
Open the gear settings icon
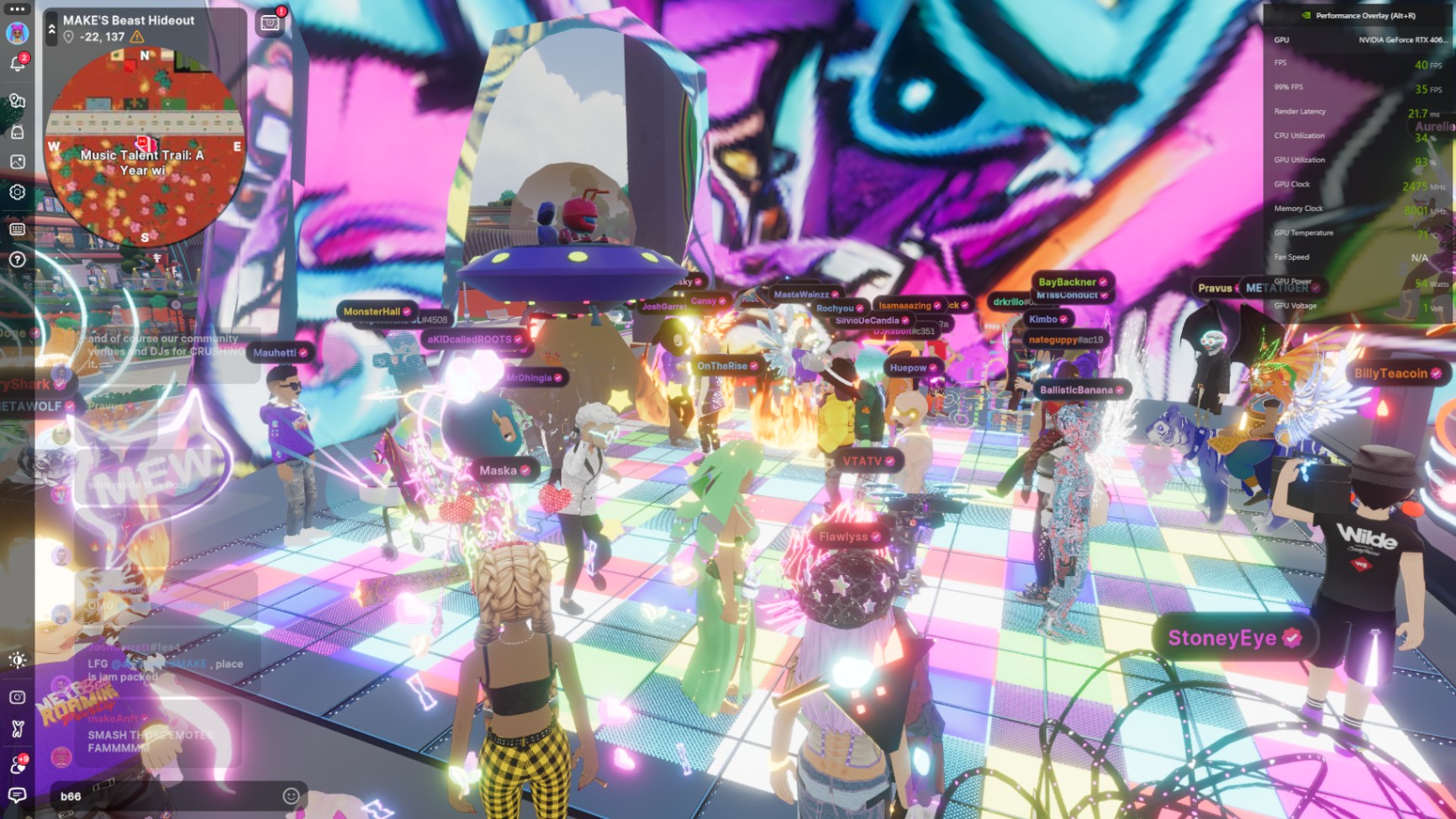click(17, 193)
